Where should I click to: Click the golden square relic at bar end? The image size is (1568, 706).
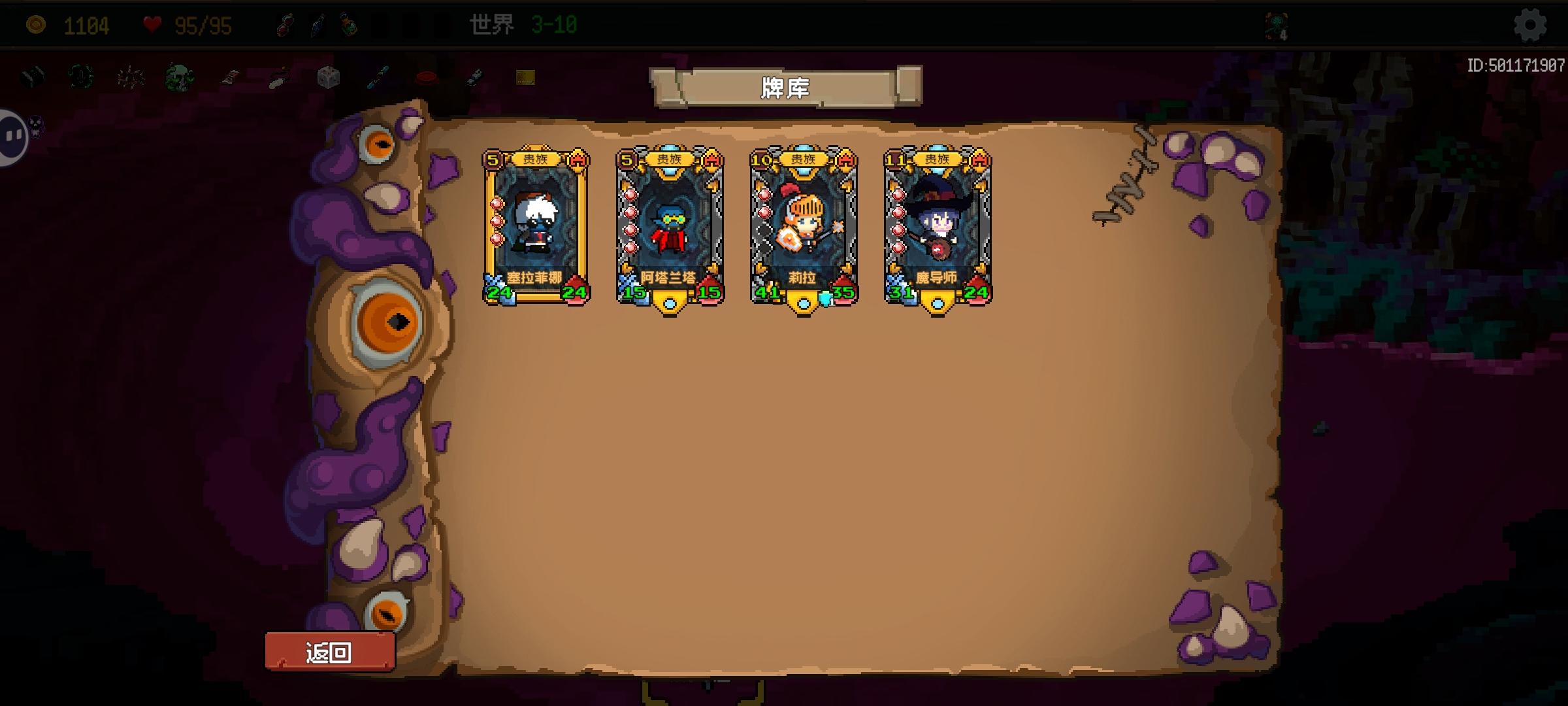[x=526, y=77]
